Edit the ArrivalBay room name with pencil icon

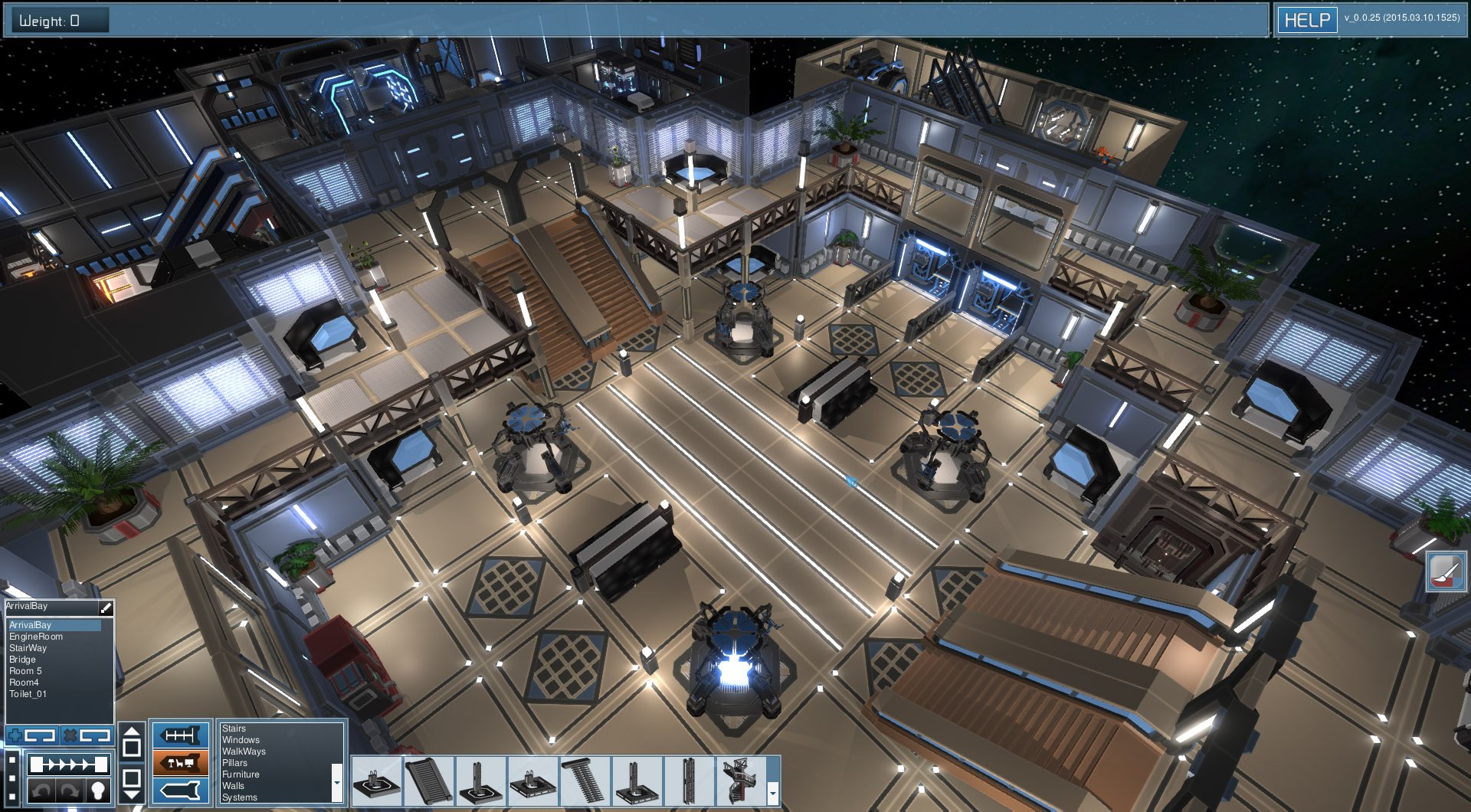(105, 606)
